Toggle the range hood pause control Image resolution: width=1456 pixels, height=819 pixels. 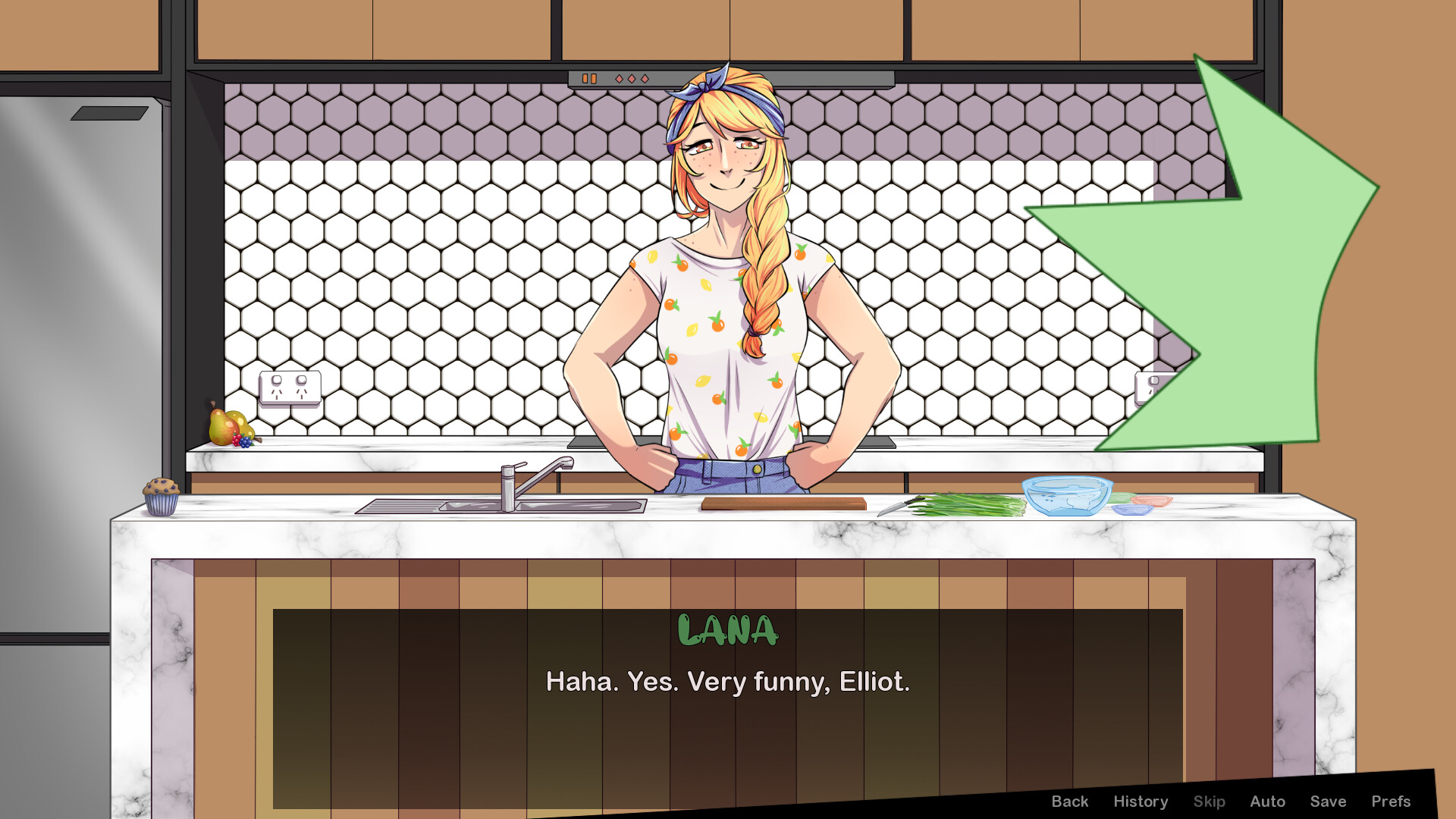pos(590,77)
